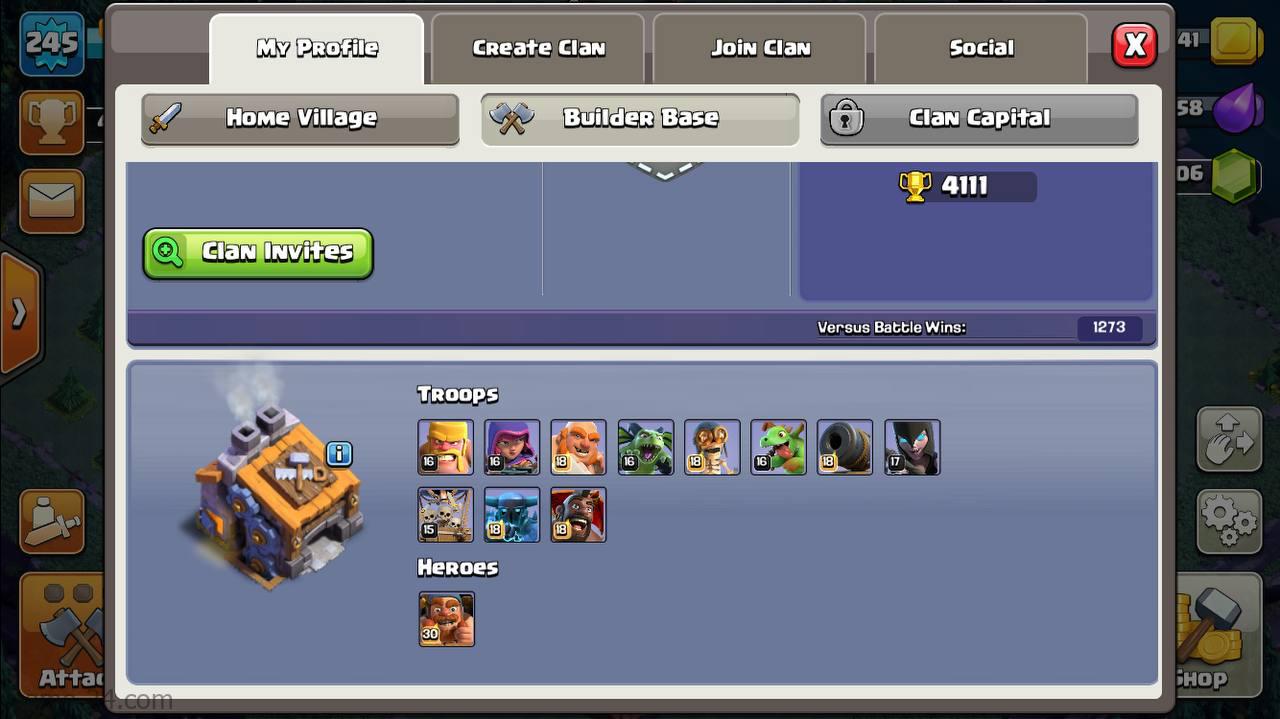Choose the Battle Machine hero icon

(446, 619)
